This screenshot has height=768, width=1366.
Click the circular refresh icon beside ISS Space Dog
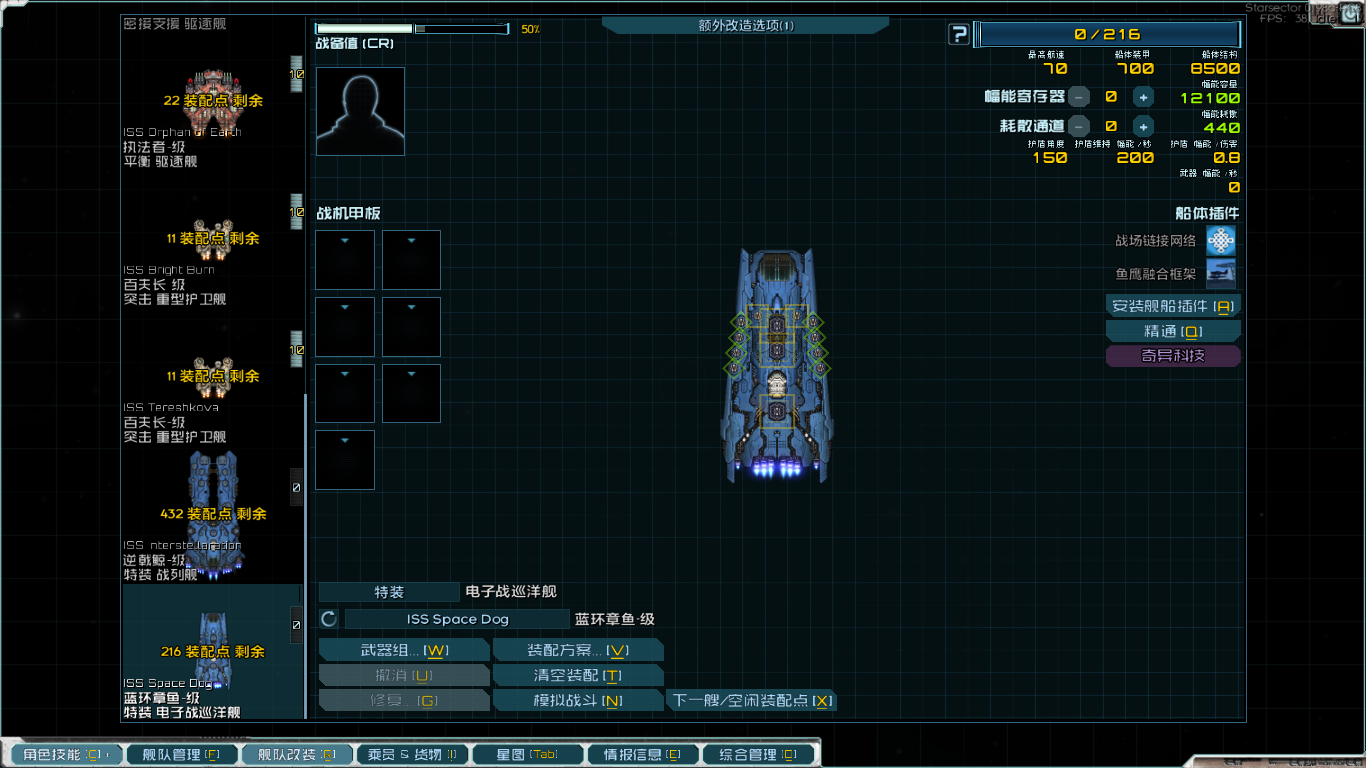[328, 618]
